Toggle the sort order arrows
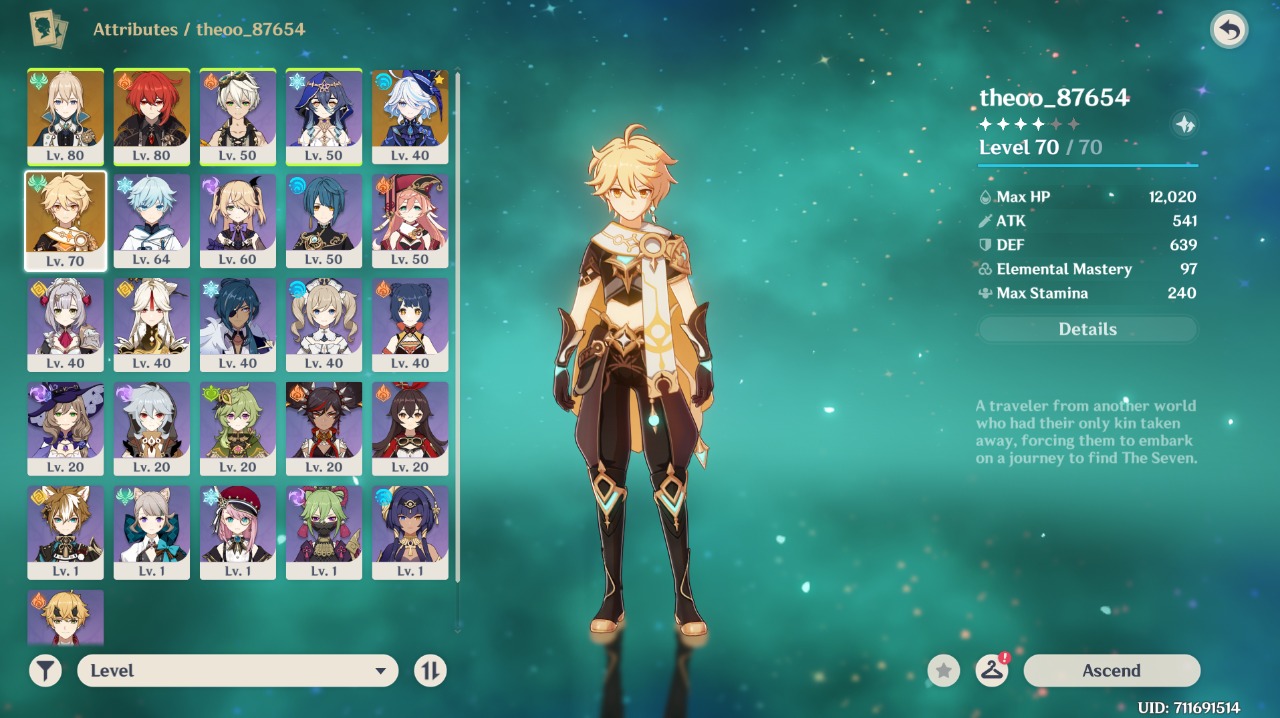 pyautogui.click(x=430, y=671)
